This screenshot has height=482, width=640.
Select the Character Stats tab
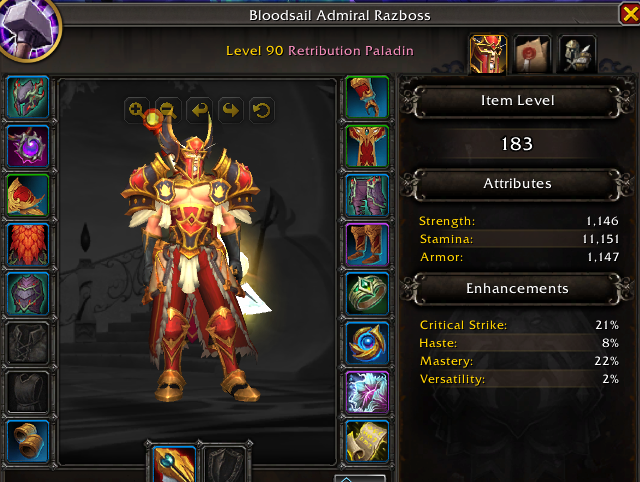point(488,53)
